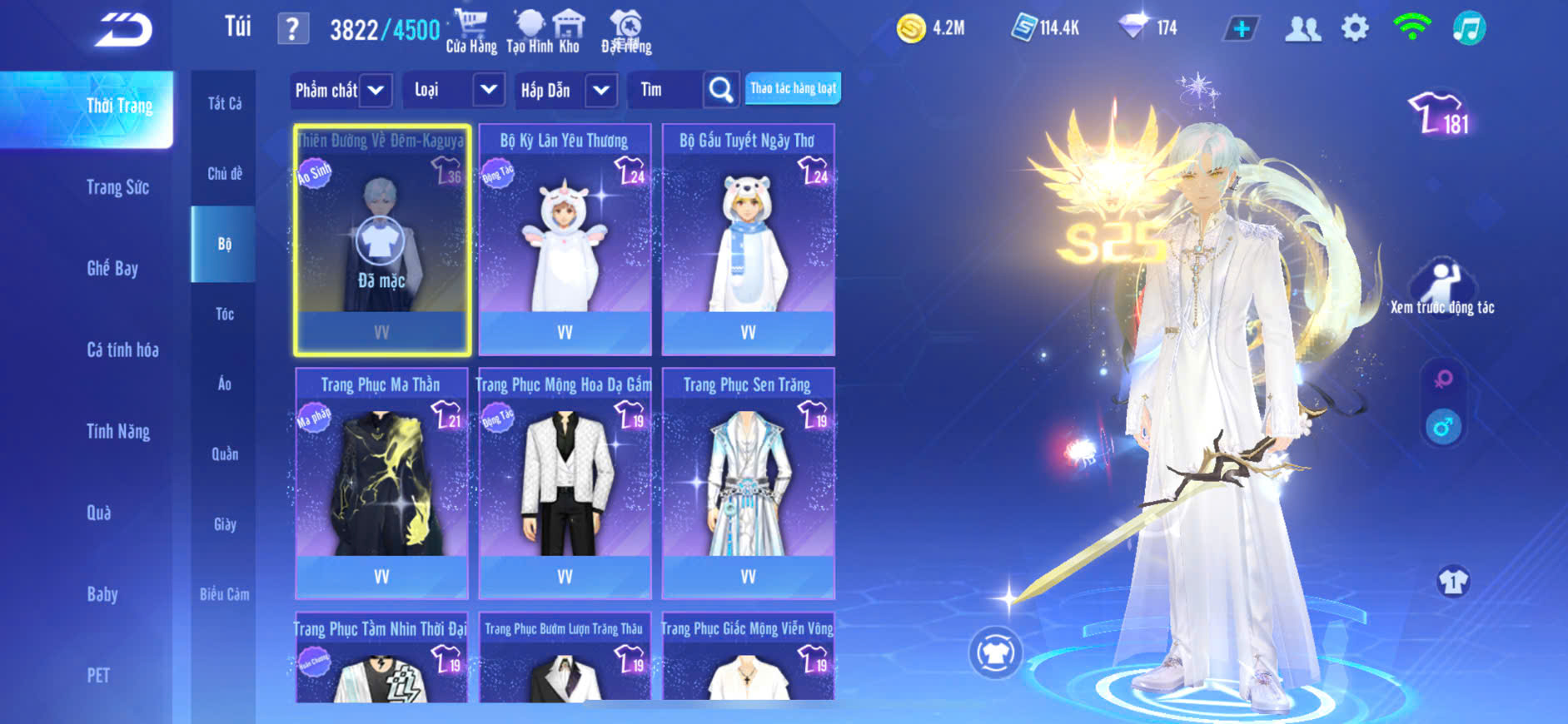The height and width of the screenshot is (724, 1568).
Task: Open the Ghế Bay category
Action: (112, 268)
